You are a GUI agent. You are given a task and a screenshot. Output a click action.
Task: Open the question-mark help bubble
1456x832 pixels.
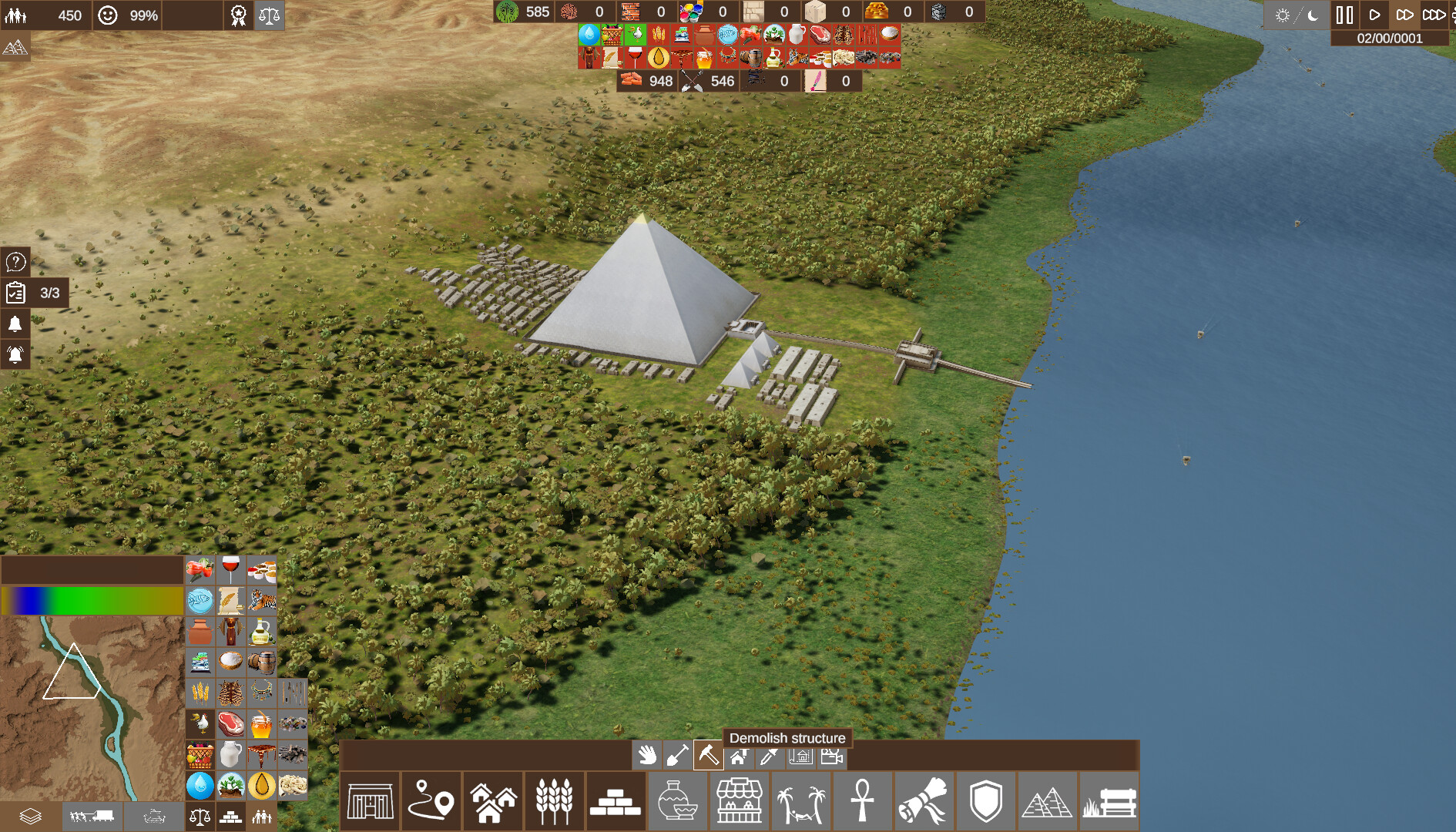17,263
